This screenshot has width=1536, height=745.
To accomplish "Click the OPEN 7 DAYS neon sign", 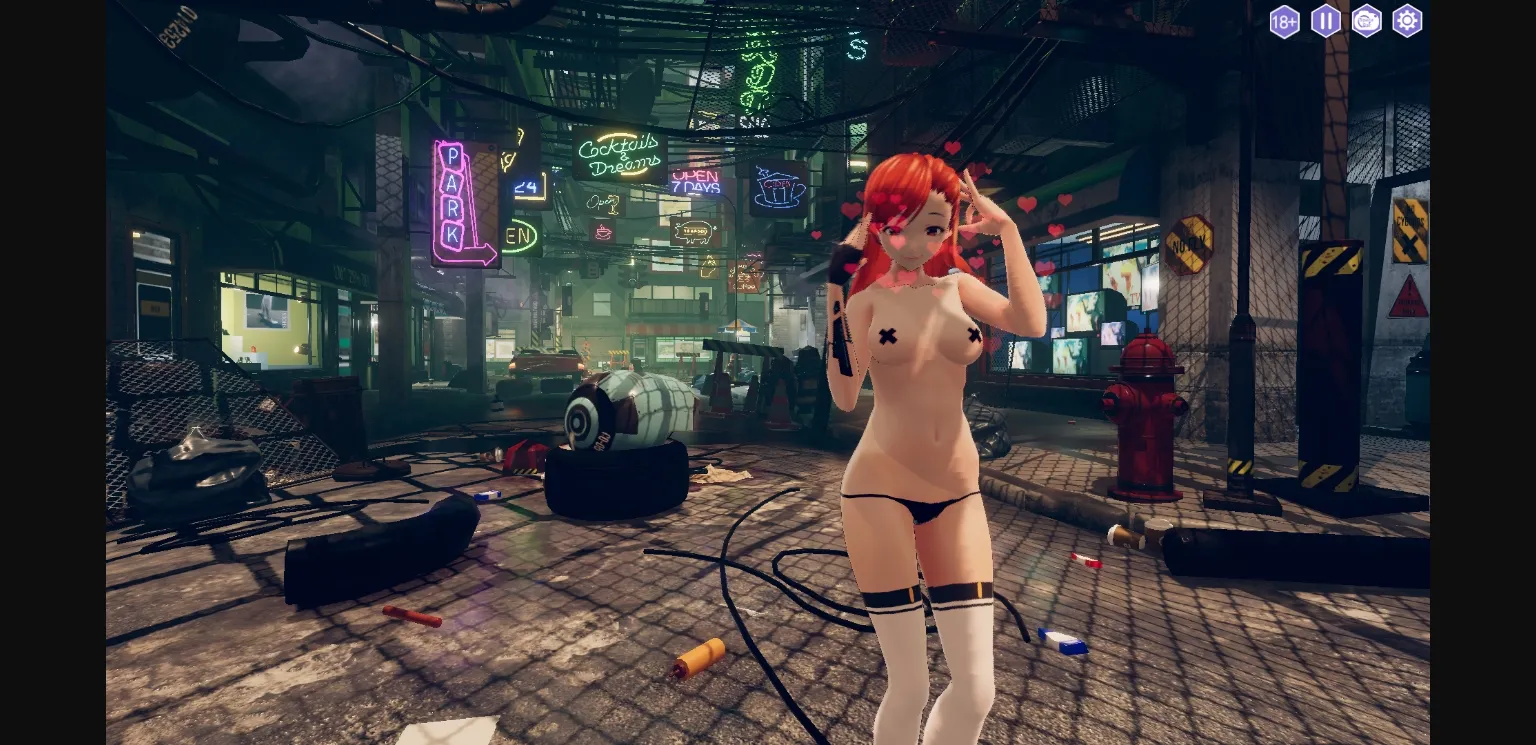I will click(x=697, y=181).
